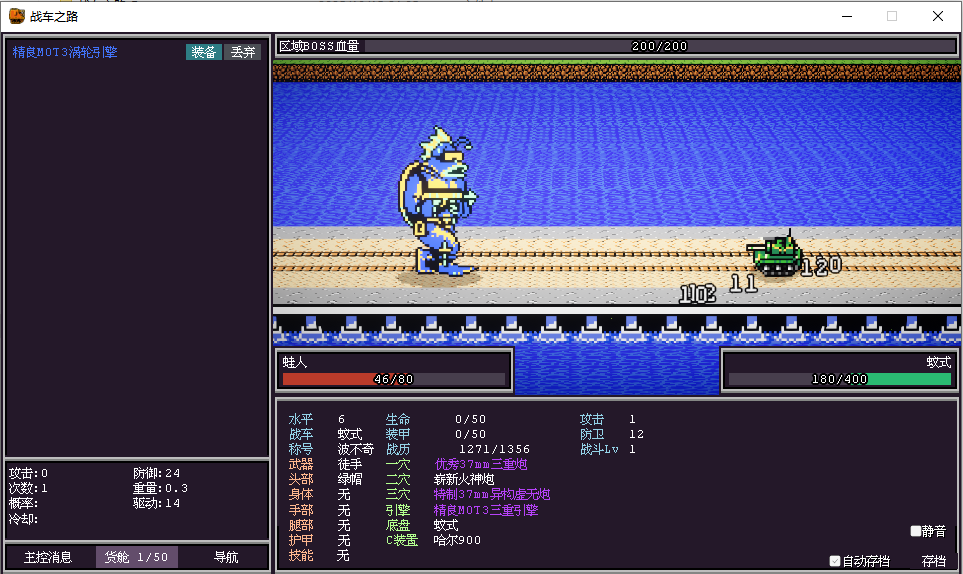Select the 崭新火神炮 second slot
The image size is (963, 574).
pos(464,479)
